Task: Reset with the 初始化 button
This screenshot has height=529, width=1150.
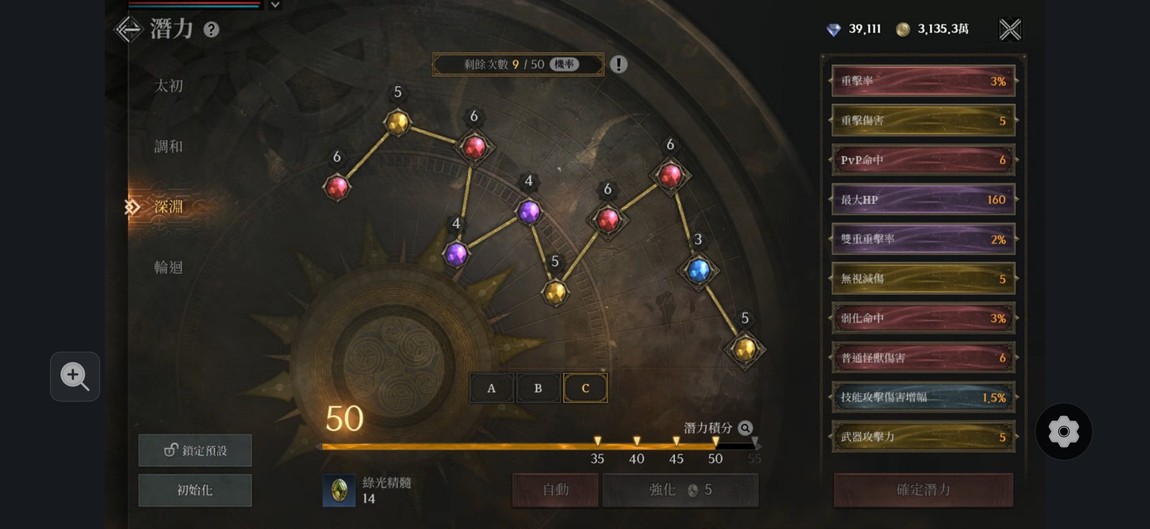Action: point(195,490)
